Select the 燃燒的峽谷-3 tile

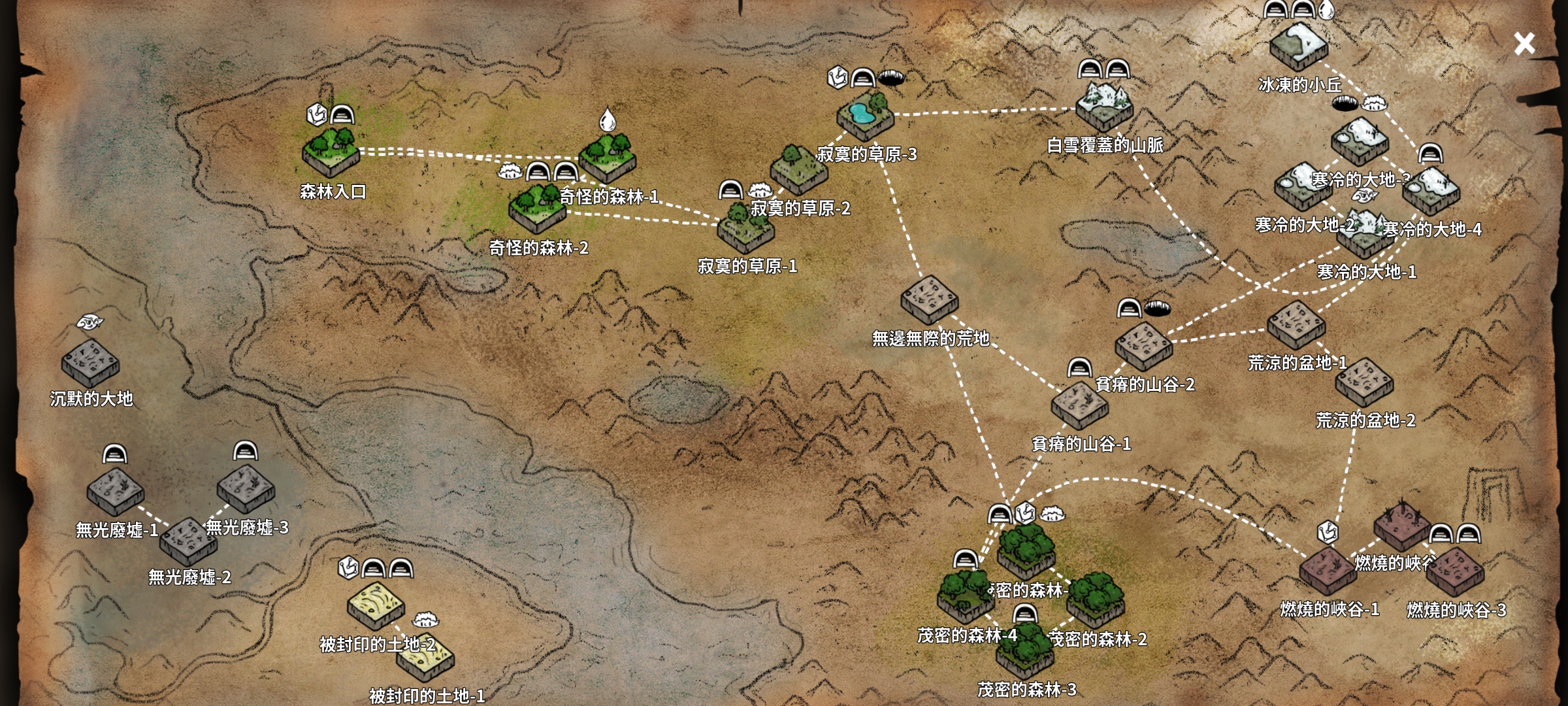point(1455,571)
